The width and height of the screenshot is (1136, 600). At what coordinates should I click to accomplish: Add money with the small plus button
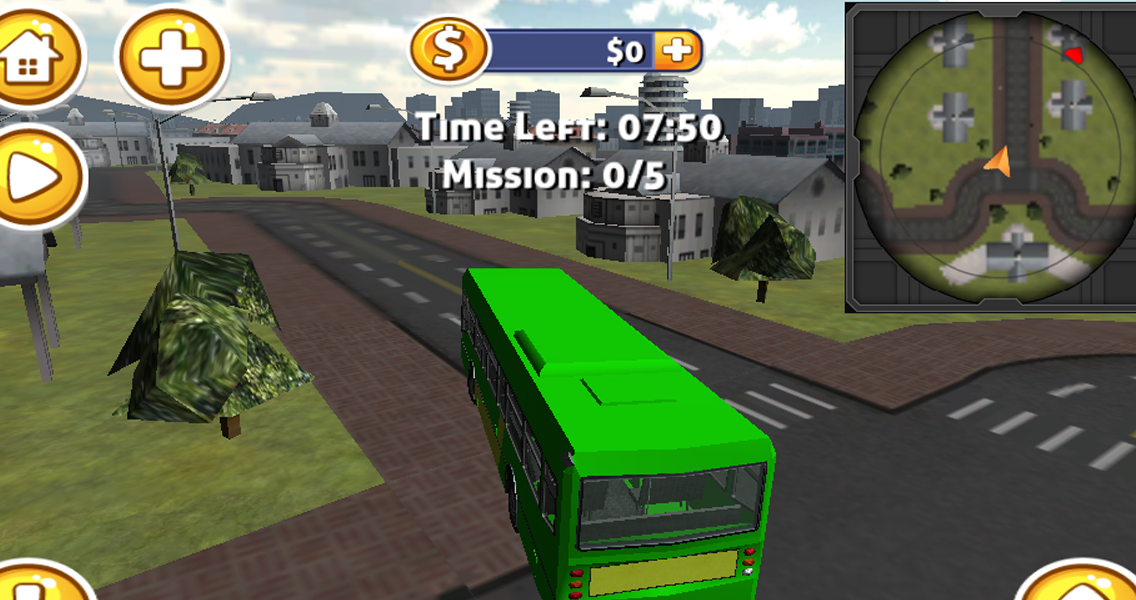(677, 50)
